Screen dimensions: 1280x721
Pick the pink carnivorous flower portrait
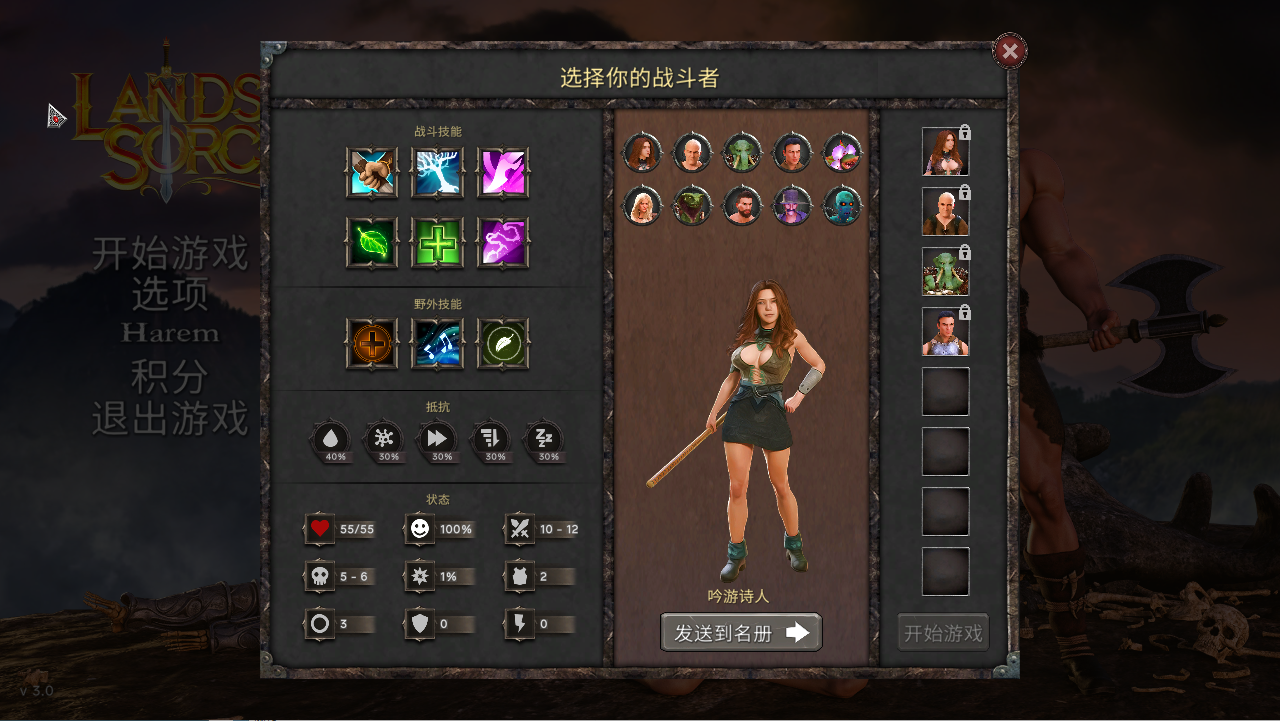click(x=842, y=153)
